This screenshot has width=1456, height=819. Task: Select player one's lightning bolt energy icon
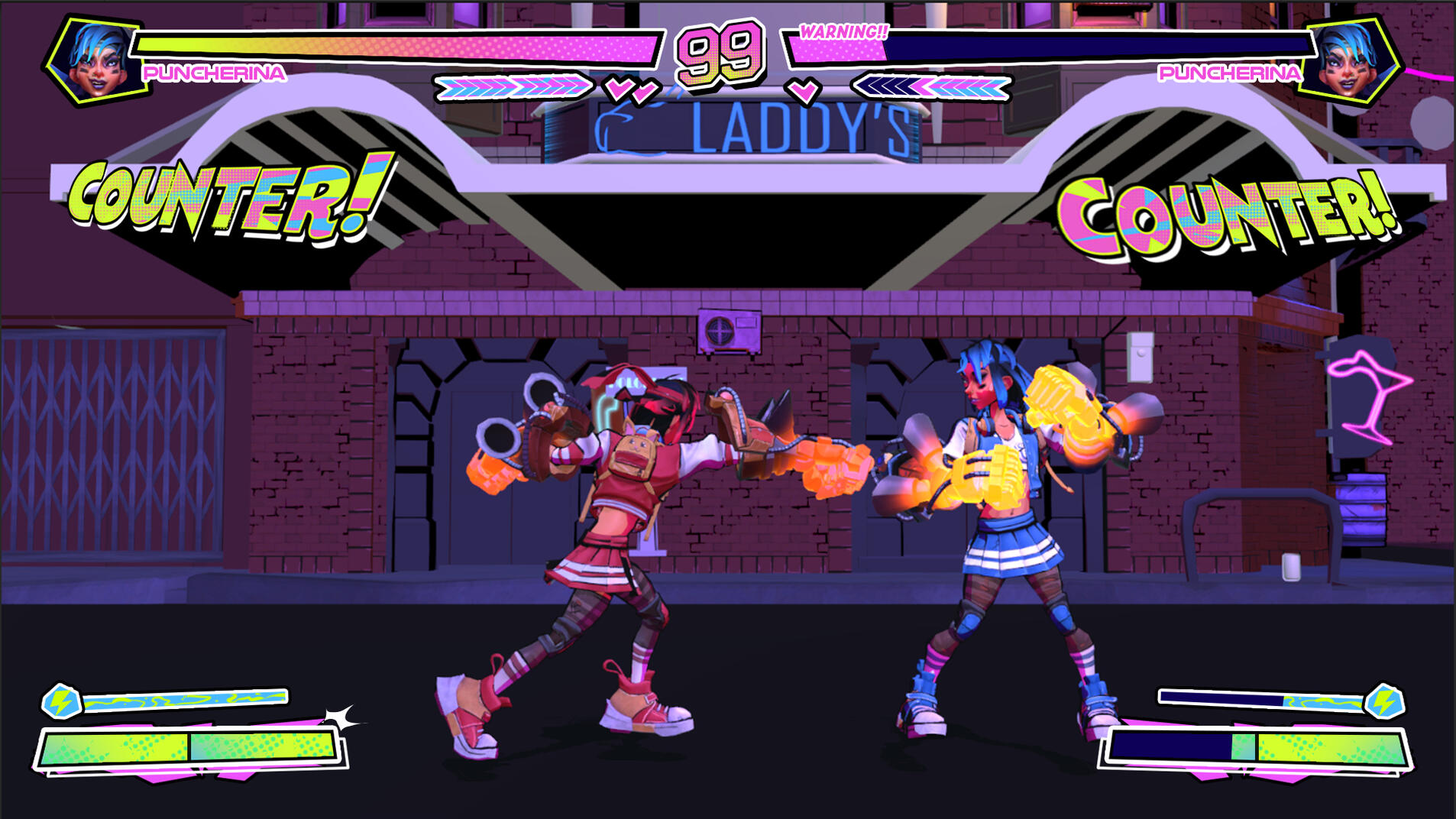tap(61, 701)
